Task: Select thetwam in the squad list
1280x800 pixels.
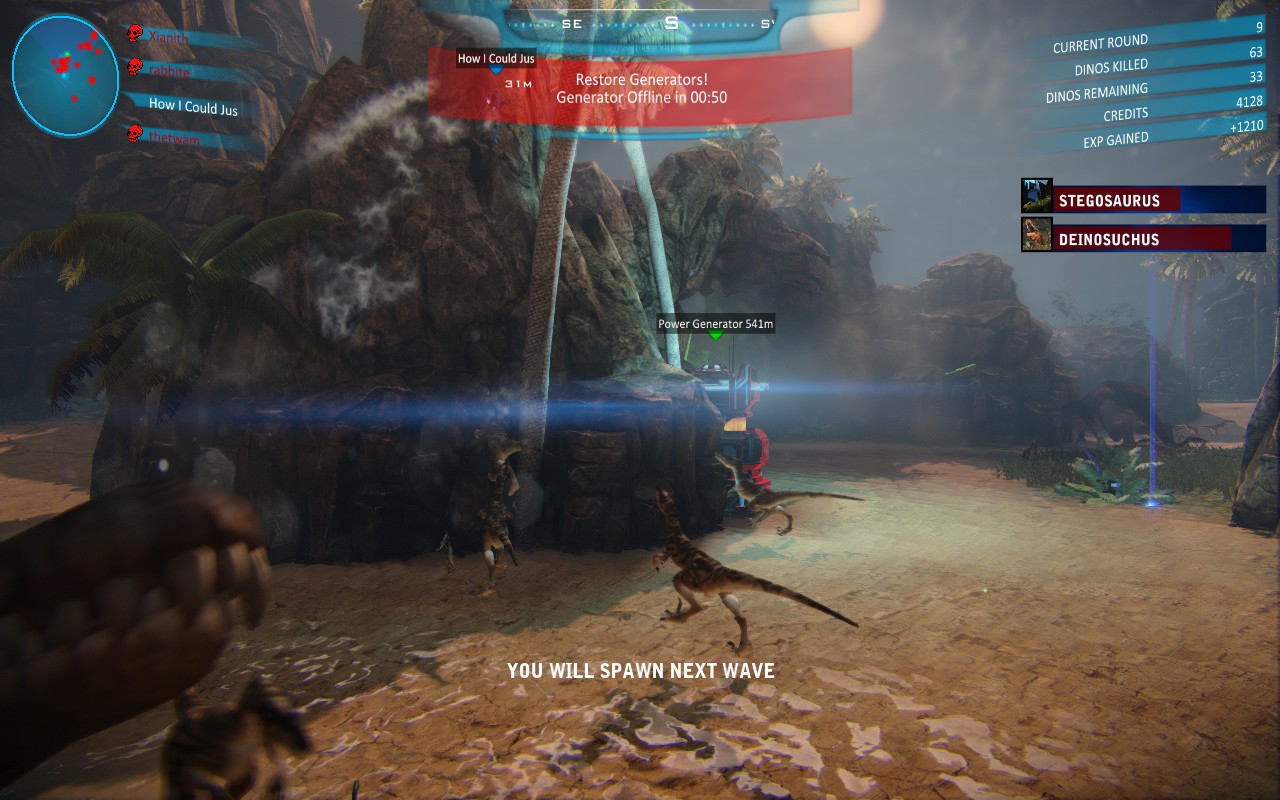Action: point(174,139)
